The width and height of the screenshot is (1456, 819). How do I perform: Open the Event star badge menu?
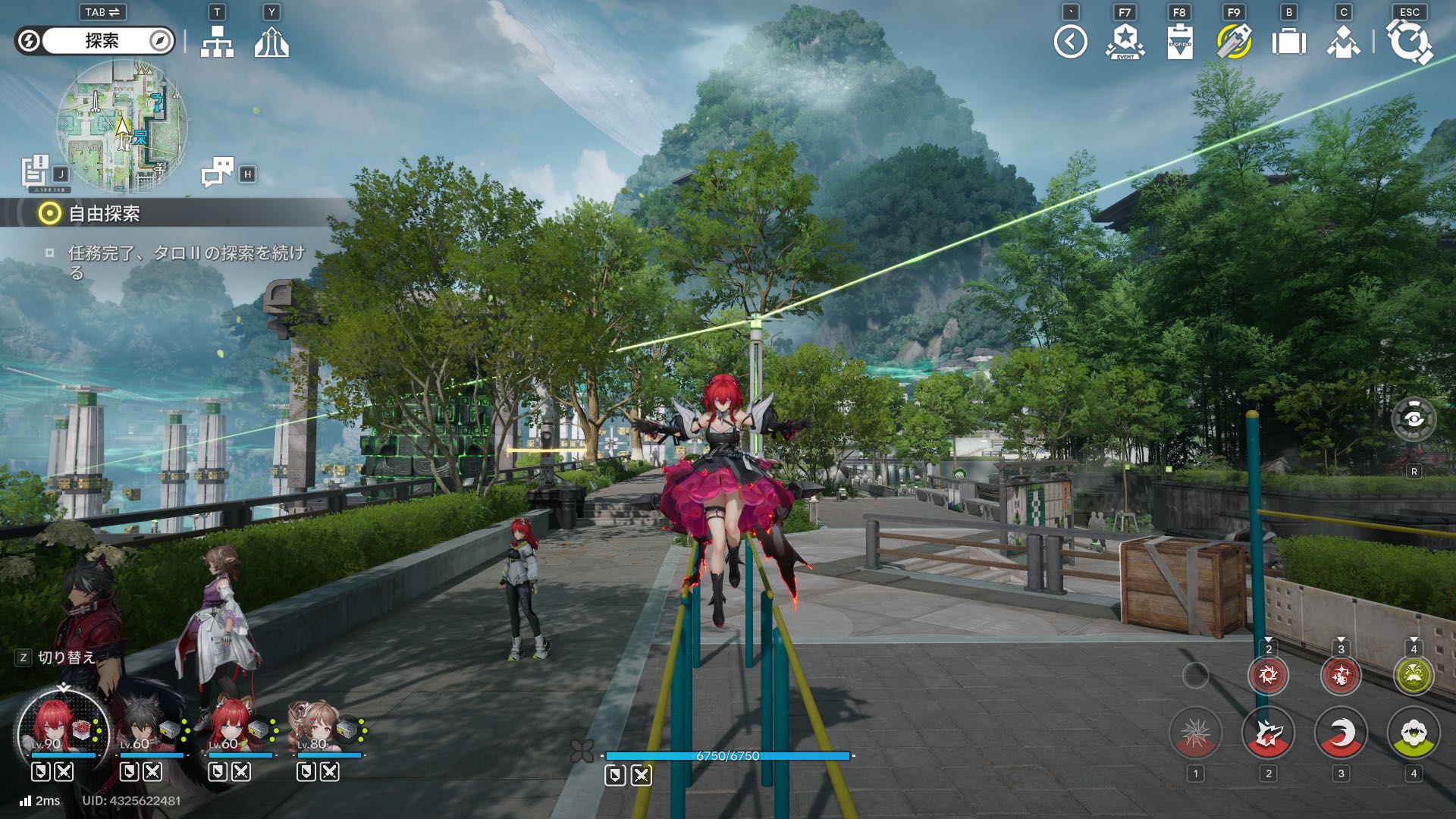point(1125,42)
